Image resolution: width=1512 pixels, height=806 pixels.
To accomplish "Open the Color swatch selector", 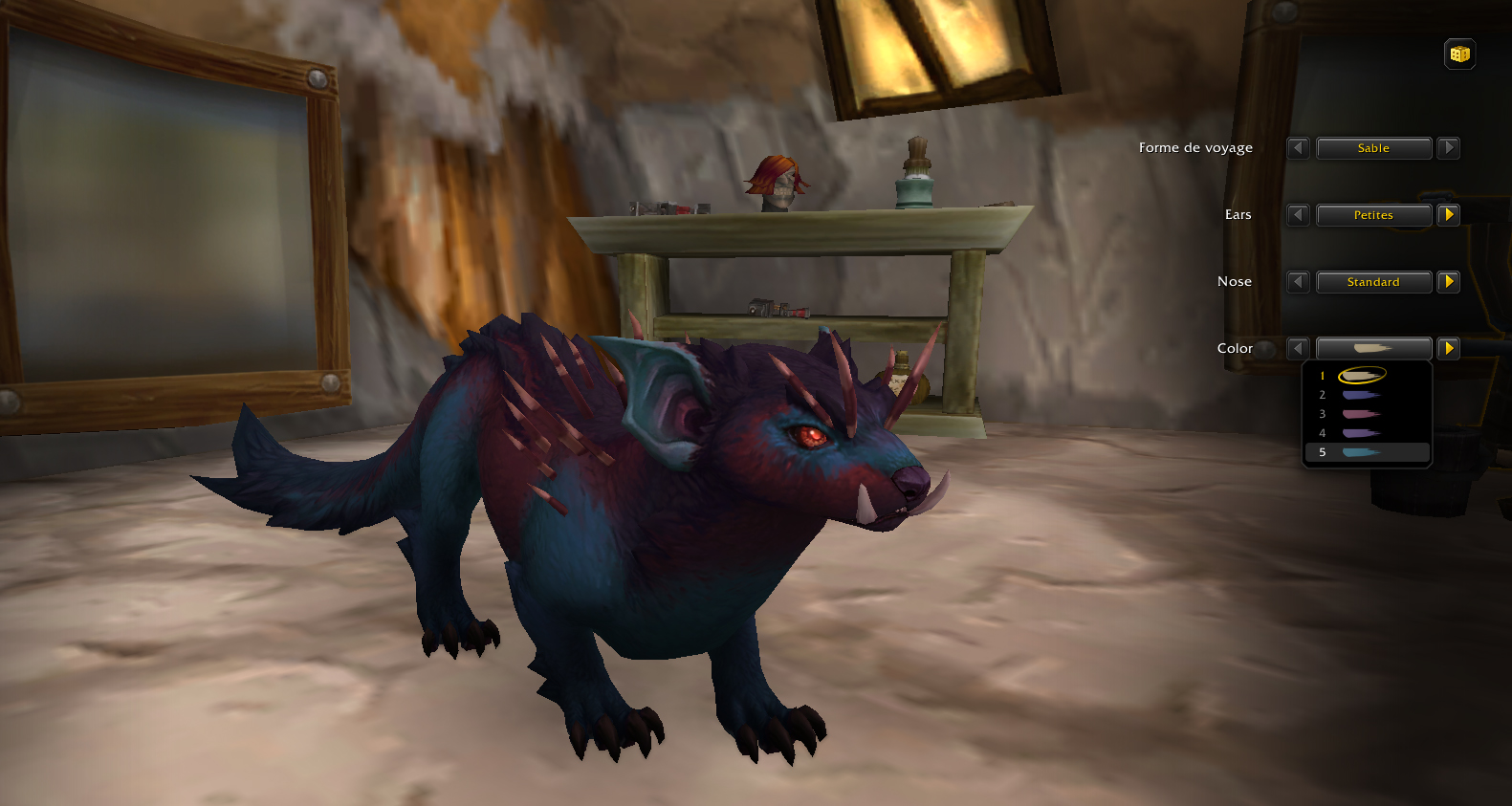I will tap(1374, 348).
